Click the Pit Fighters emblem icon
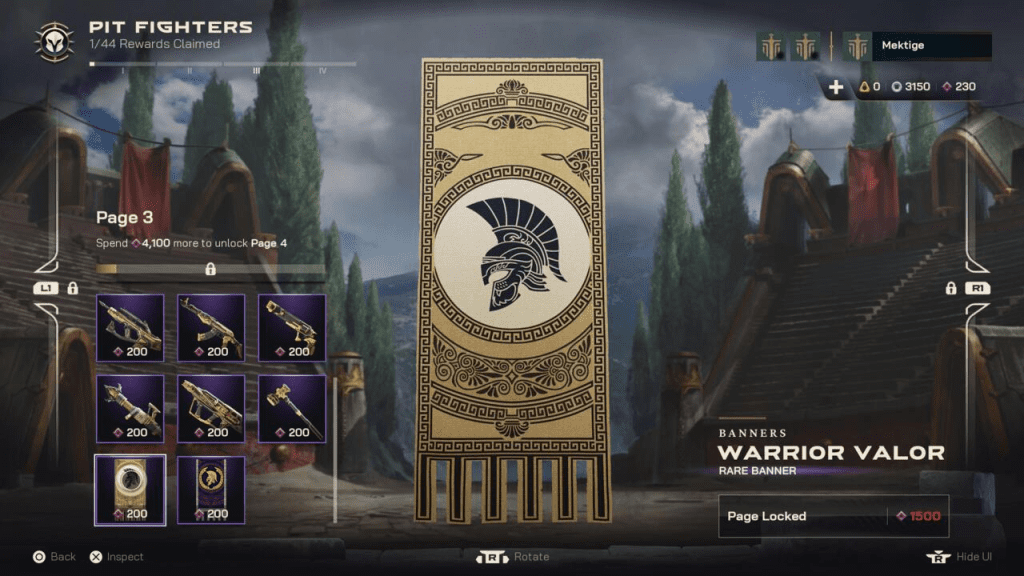 (53, 40)
